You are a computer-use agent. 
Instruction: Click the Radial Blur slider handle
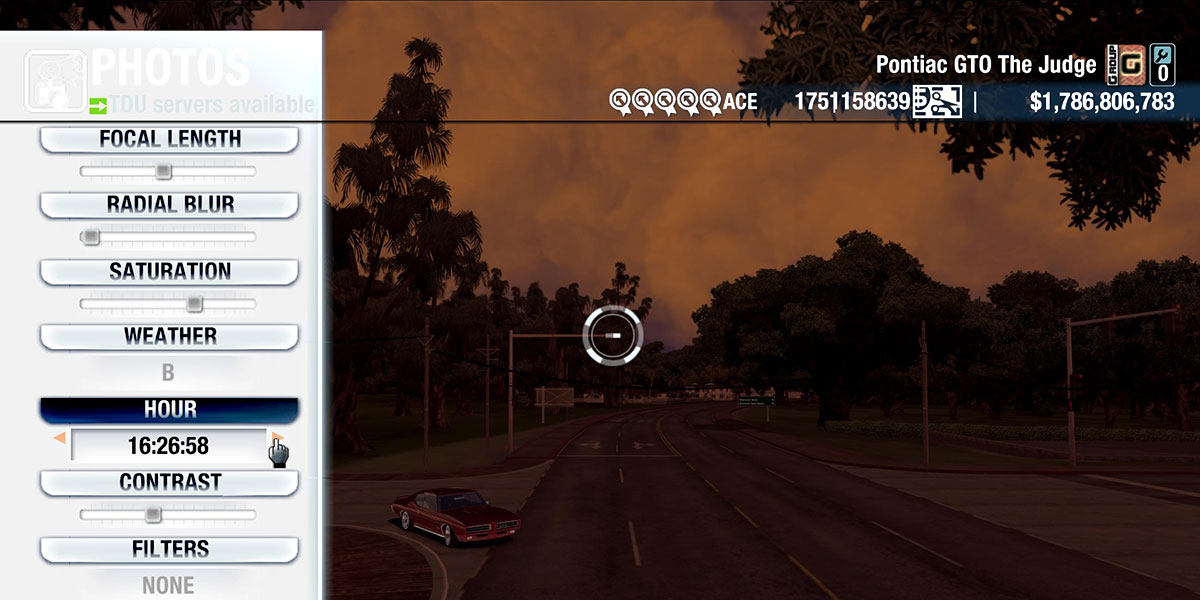point(91,237)
